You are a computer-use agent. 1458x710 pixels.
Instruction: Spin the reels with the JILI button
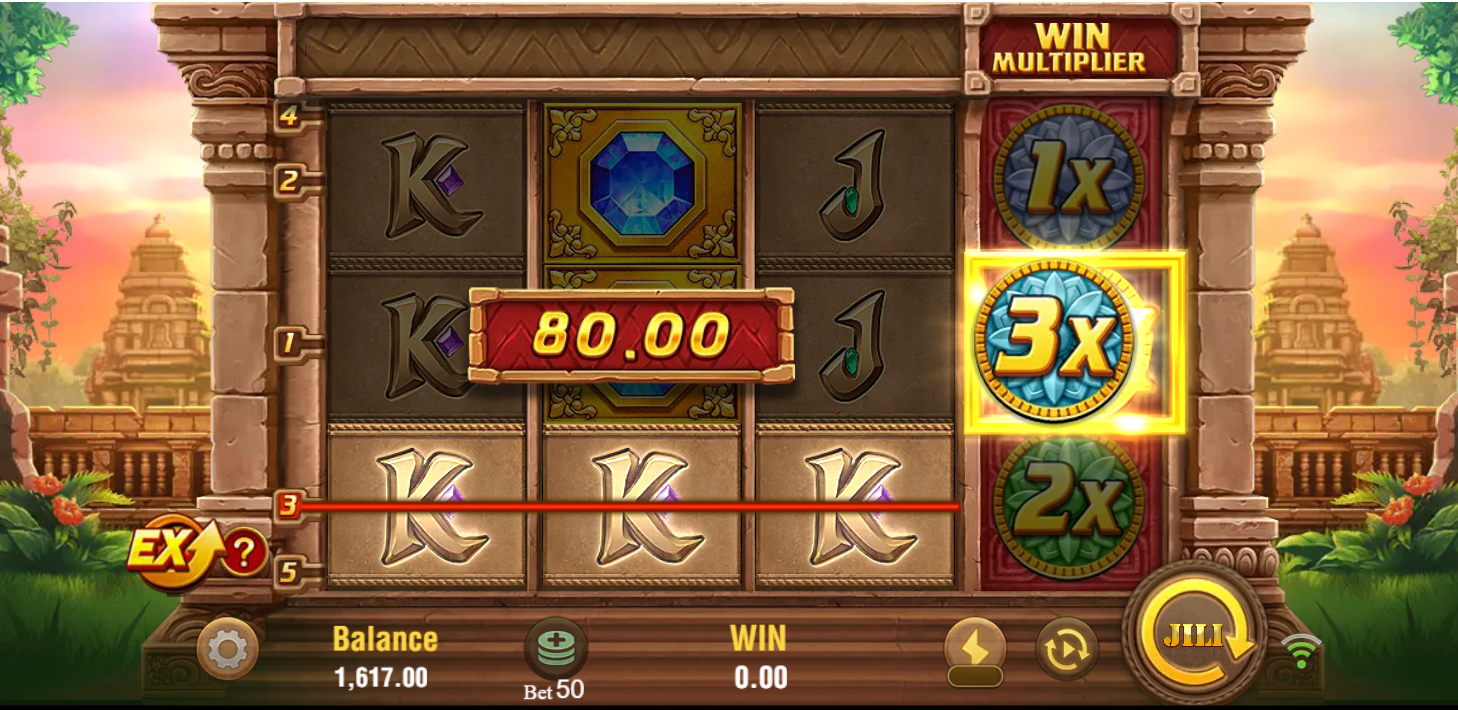pos(1194,635)
